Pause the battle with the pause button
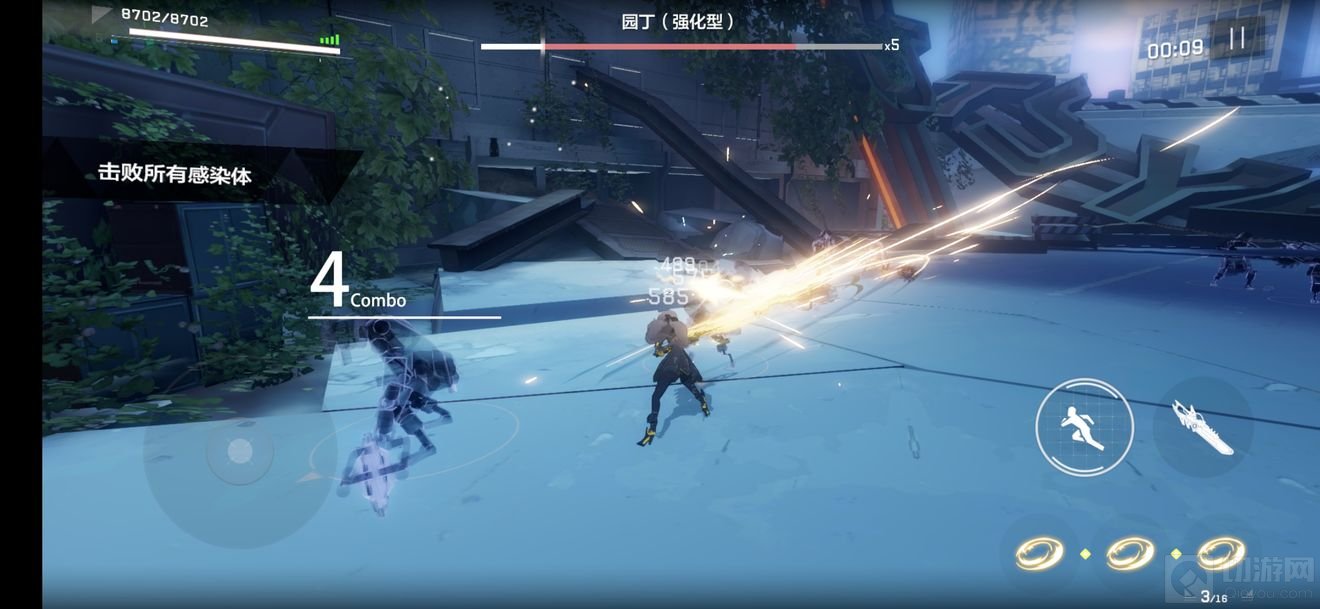The height and width of the screenshot is (609, 1320). [1237, 39]
